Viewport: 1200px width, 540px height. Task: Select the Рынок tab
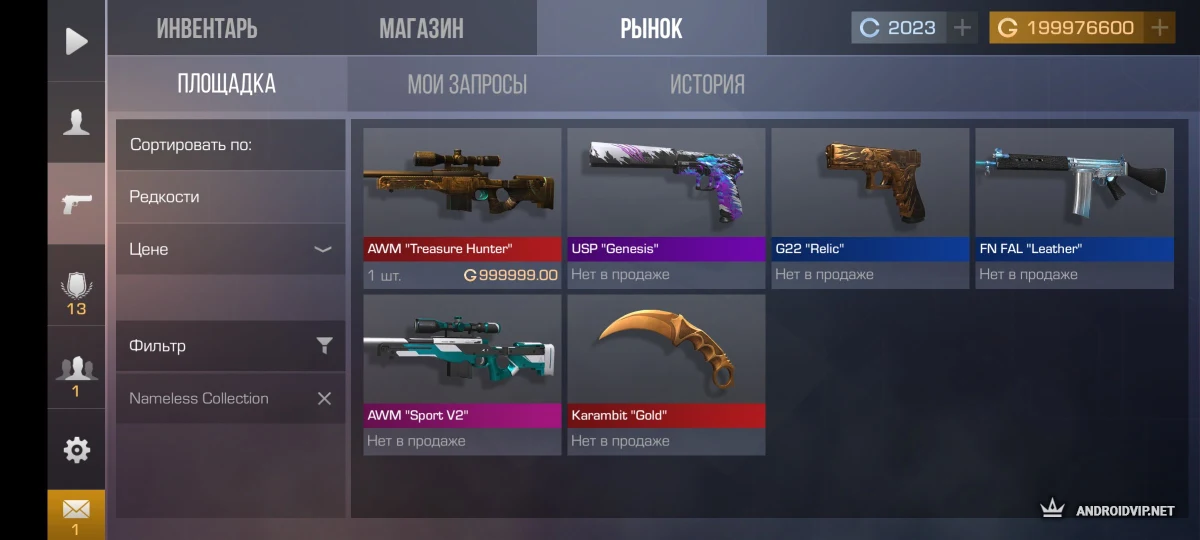[651, 28]
